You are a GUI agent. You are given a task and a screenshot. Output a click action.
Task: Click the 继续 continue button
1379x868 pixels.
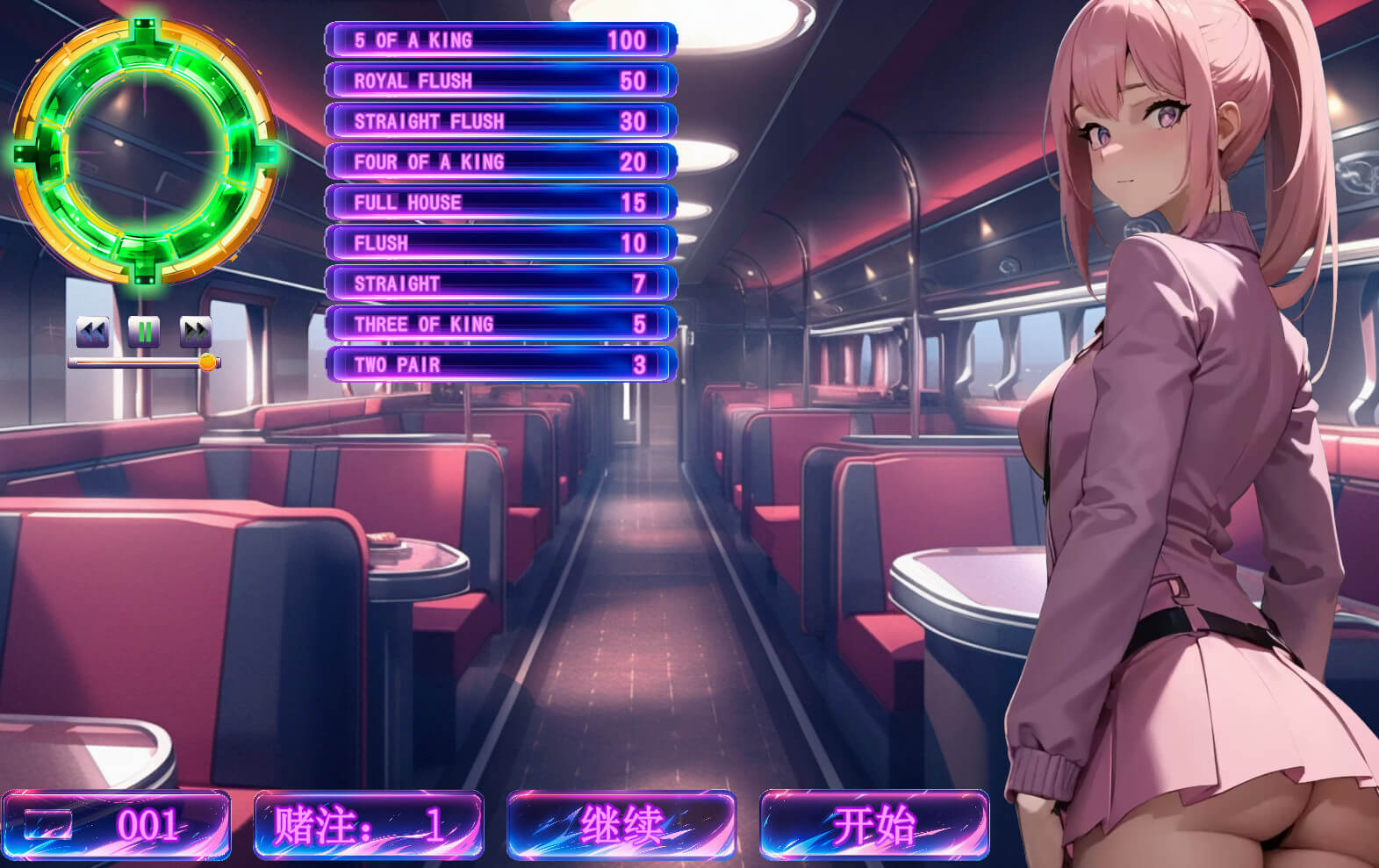coord(621,825)
